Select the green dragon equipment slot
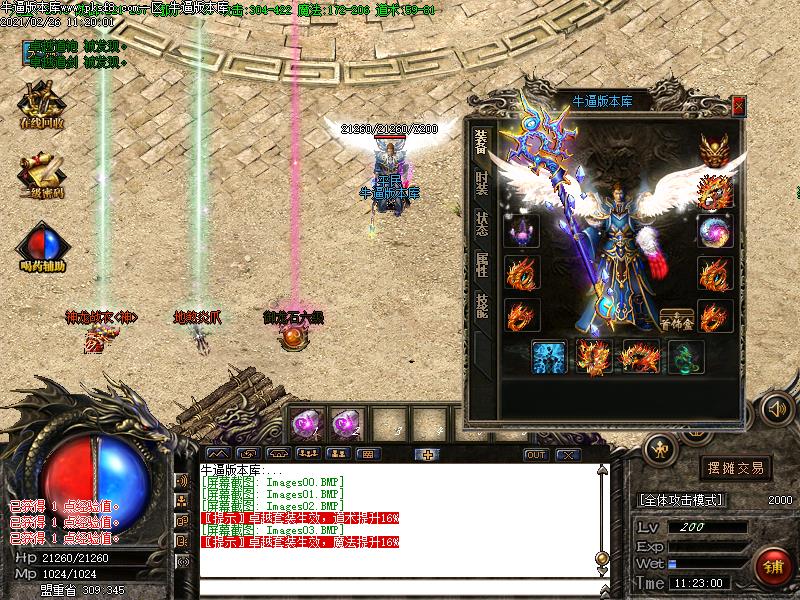This screenshot has width=800, height=600. click(684, 356)
